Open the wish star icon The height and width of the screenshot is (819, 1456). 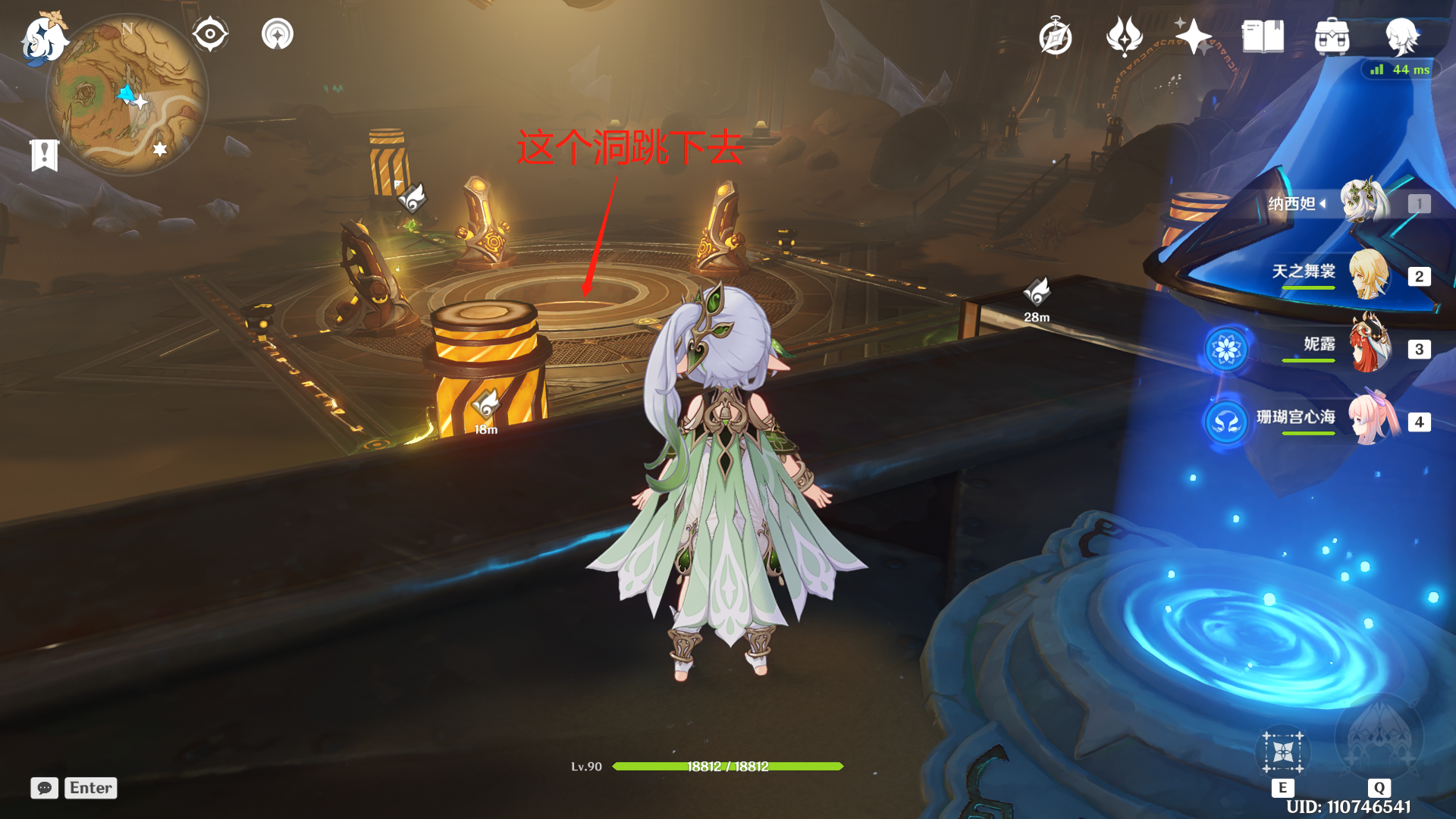[1193, 36]
